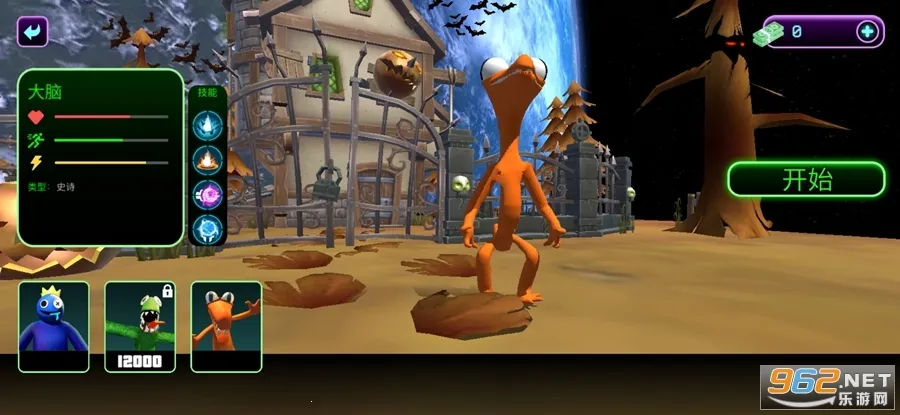Select the orange lizard character tile
This screenshot has height=415, width=900.
coord(226,326)
